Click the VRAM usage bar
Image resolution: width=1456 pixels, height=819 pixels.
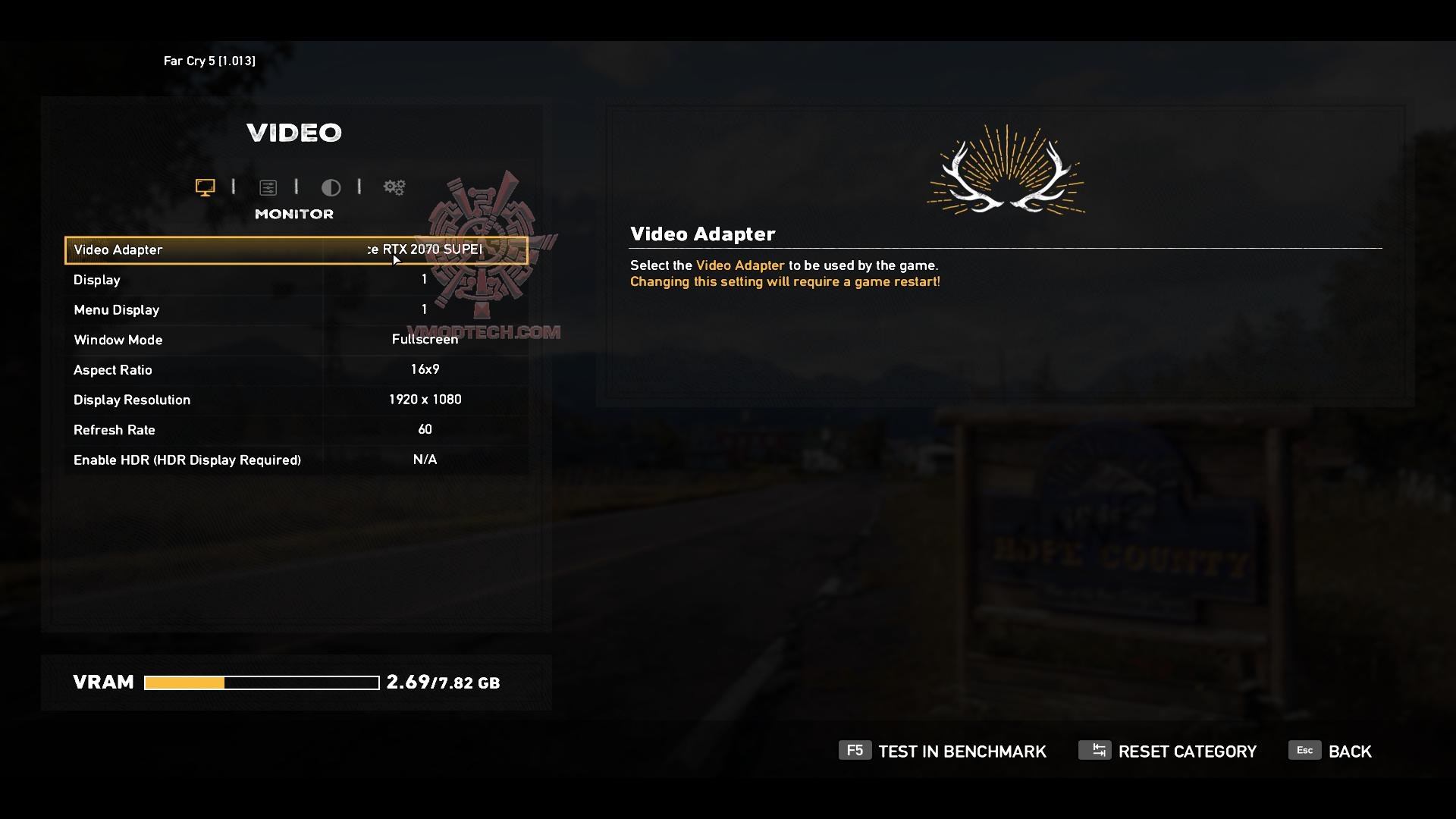pyautogui.click(x=260, y=682)
